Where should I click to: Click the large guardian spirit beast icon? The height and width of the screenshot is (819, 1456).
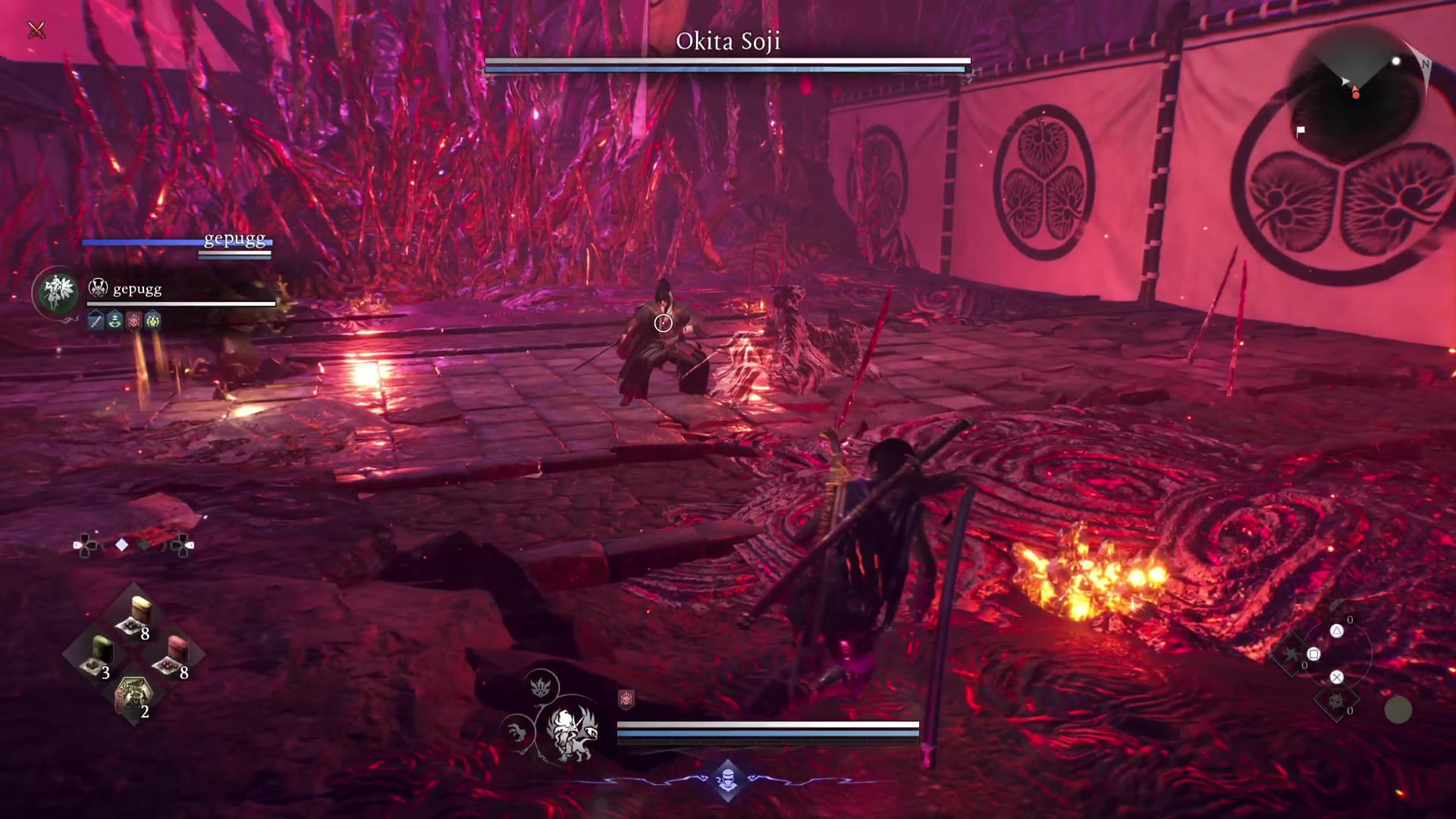coord(570,733)
